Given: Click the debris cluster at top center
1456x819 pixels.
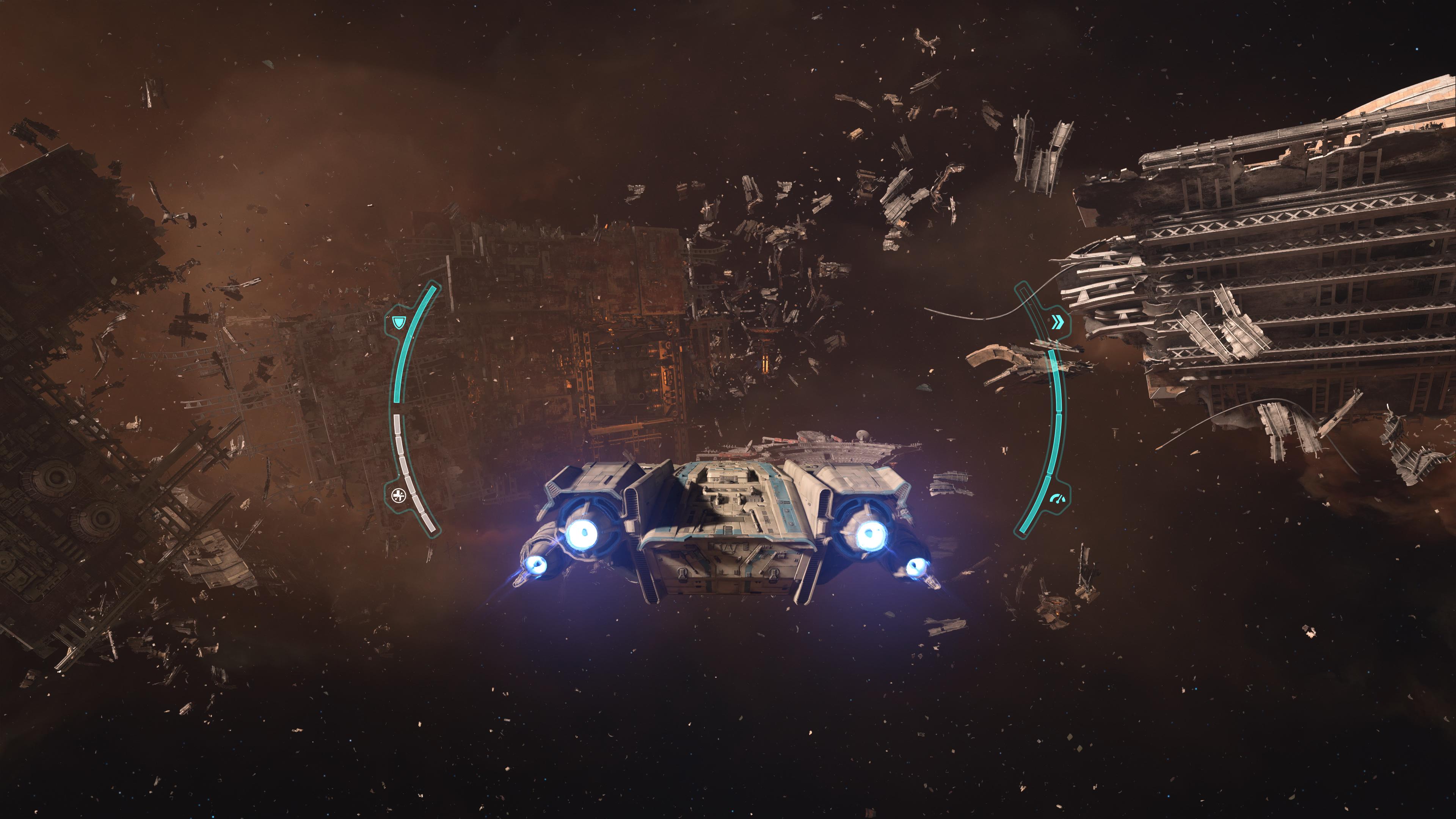Looking at the screenshot, I should 819,169.
